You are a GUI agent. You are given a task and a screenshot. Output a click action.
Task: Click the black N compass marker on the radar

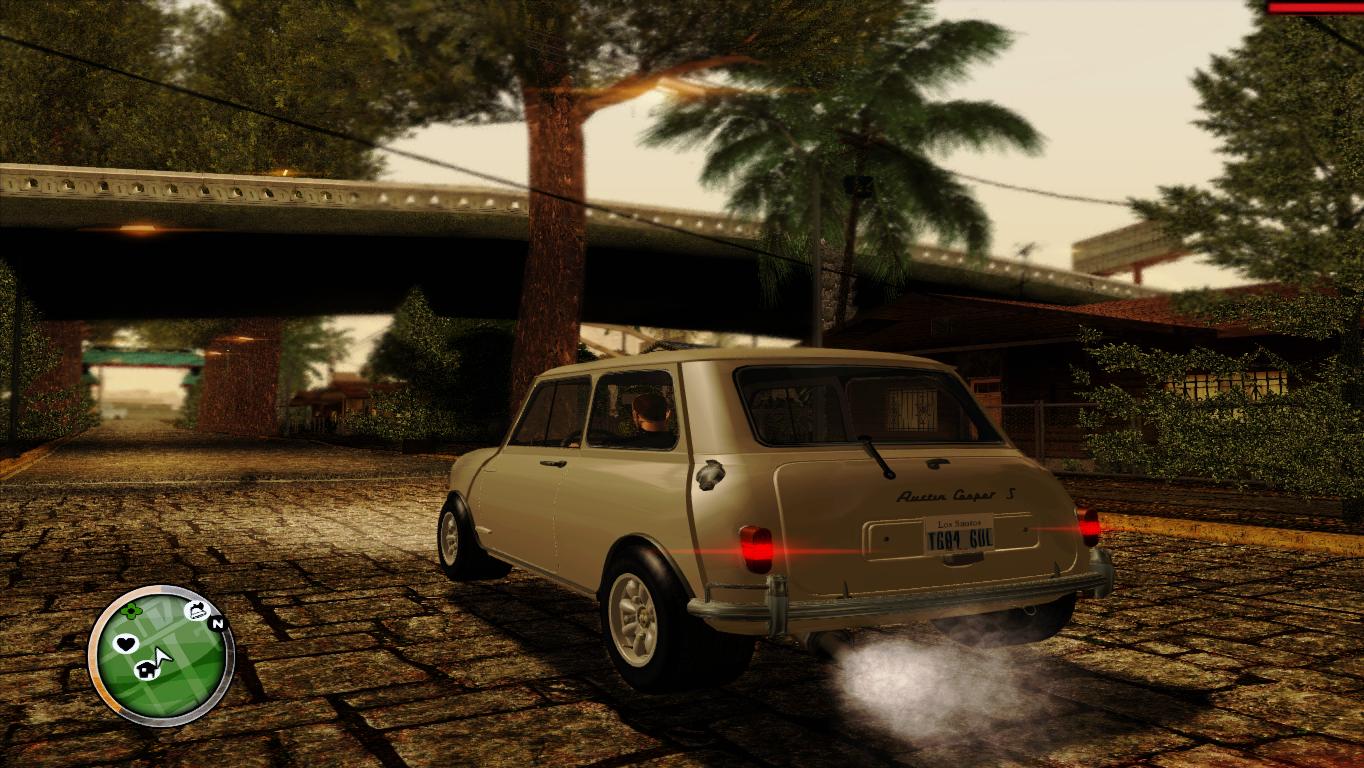[x=217, y=623]
